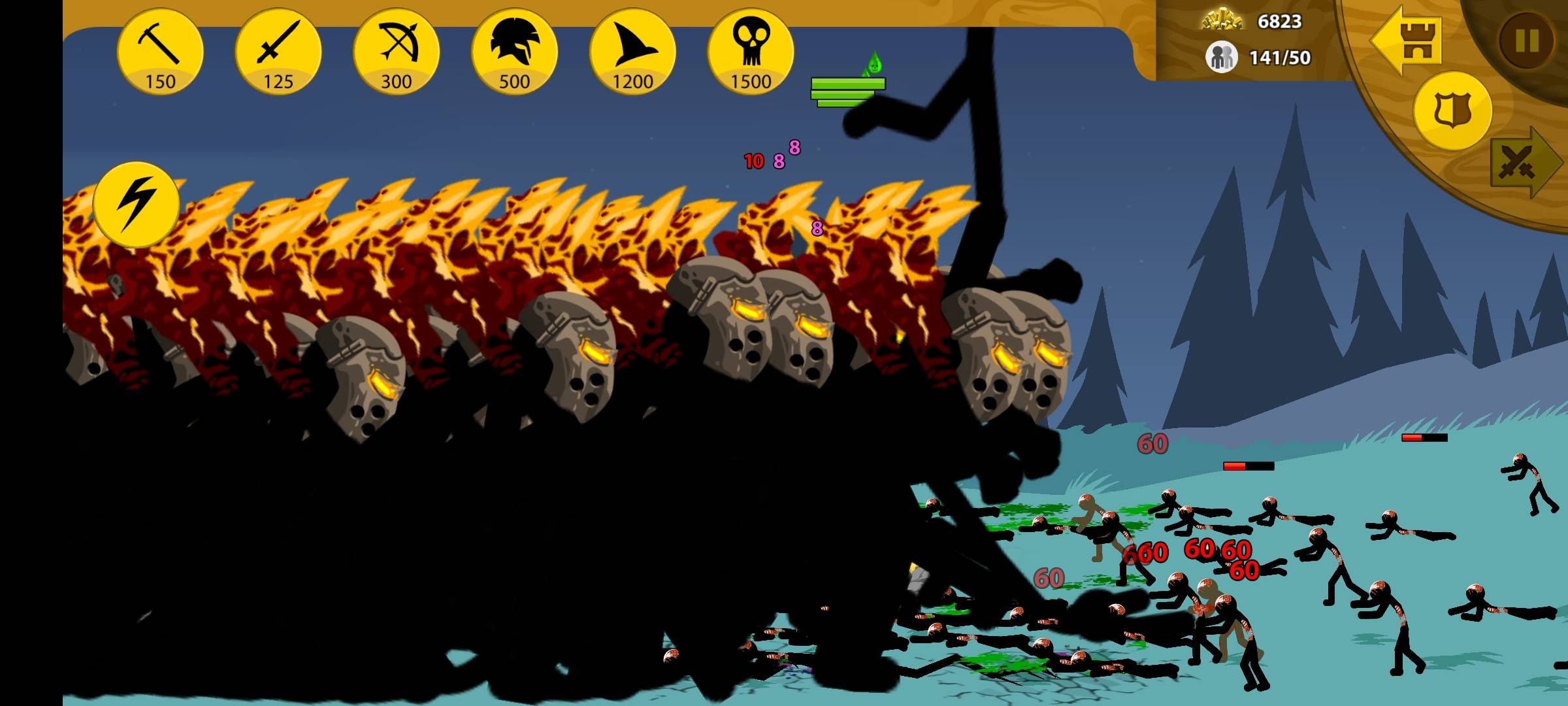
Task: Activate the lightning bolt ability
Action: tap(136, 204)
